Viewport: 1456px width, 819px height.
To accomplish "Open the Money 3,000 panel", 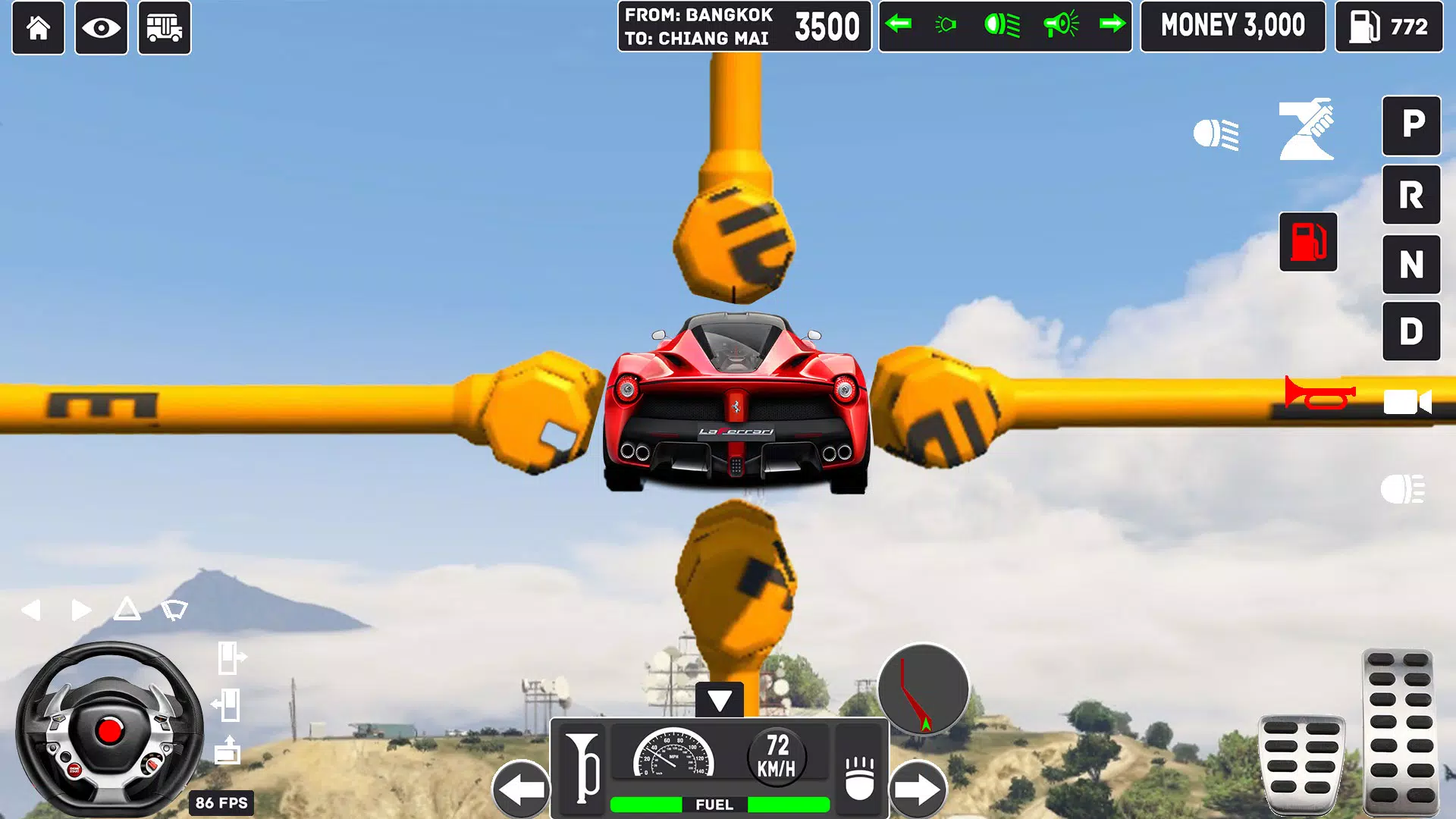I will click(x=1233, y=27).
